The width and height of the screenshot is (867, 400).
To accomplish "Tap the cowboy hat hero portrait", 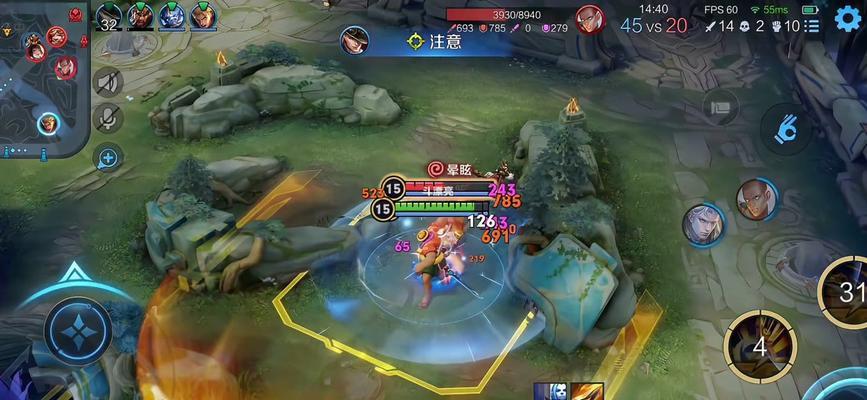I will 353,41.
